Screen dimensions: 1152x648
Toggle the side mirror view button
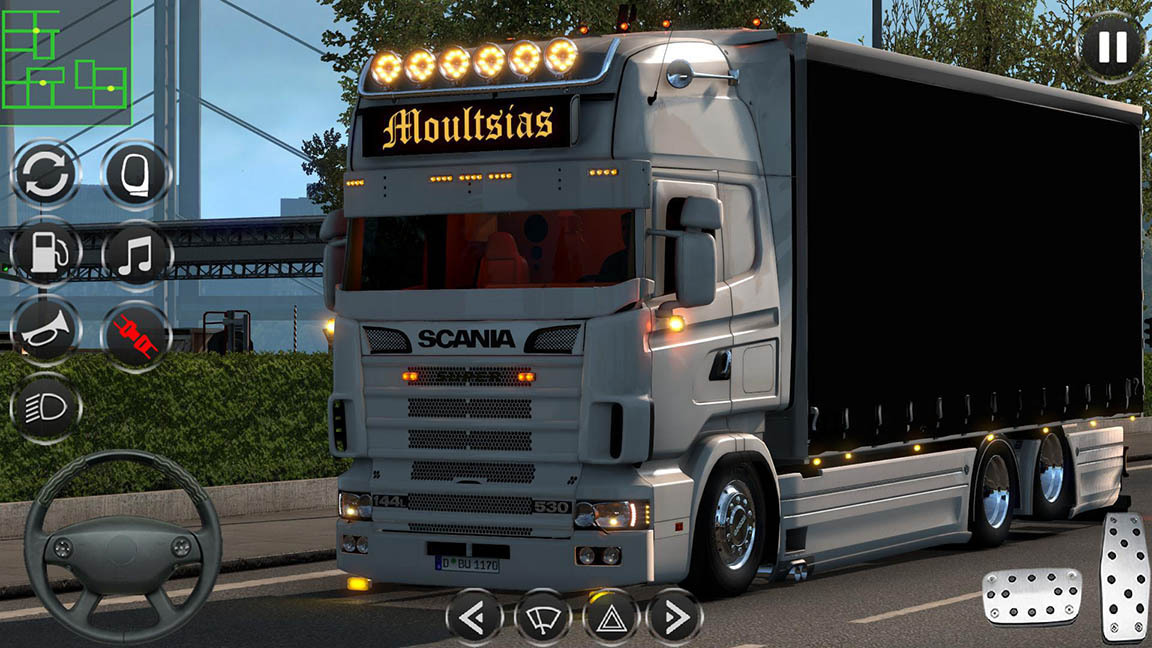[136, 174]
